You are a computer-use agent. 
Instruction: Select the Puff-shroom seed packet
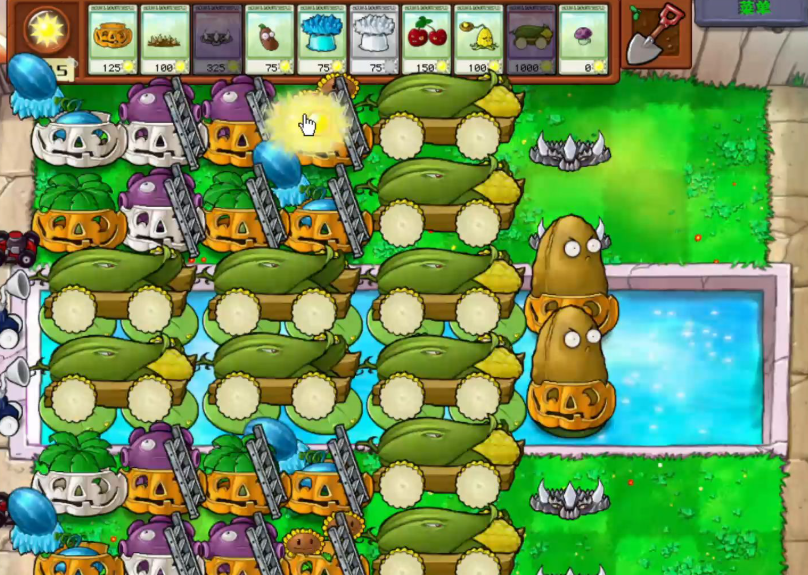coord(584,41)
